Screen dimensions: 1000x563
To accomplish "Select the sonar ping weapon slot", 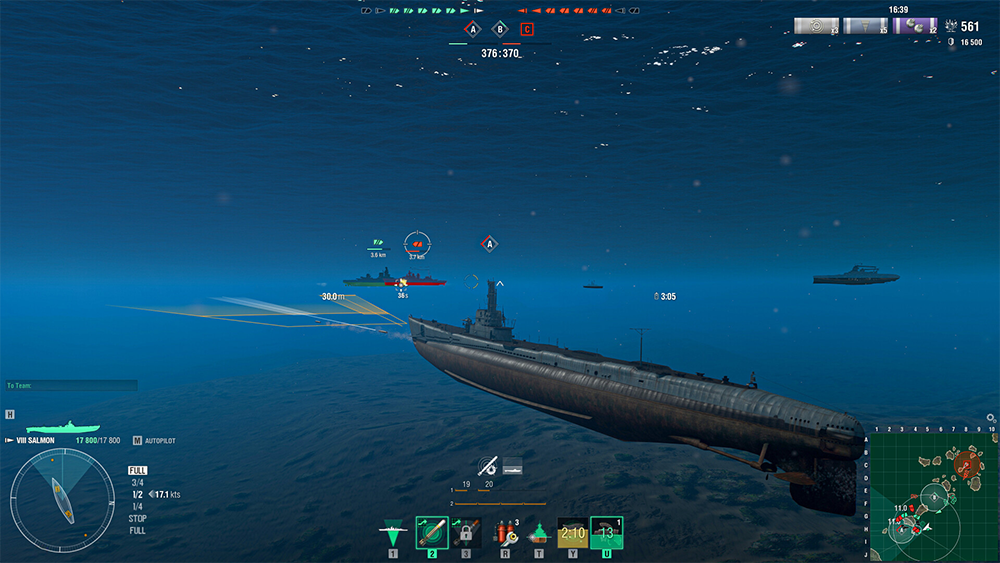I will click(x=393, y=532).
